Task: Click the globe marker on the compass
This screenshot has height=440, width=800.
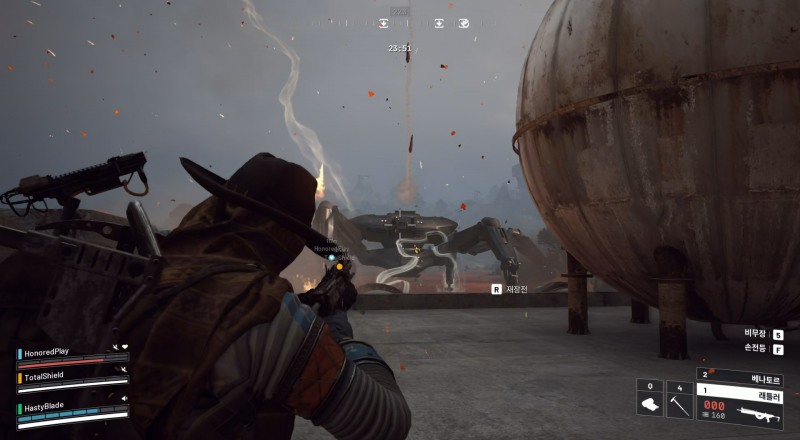Action: [464, 22]
